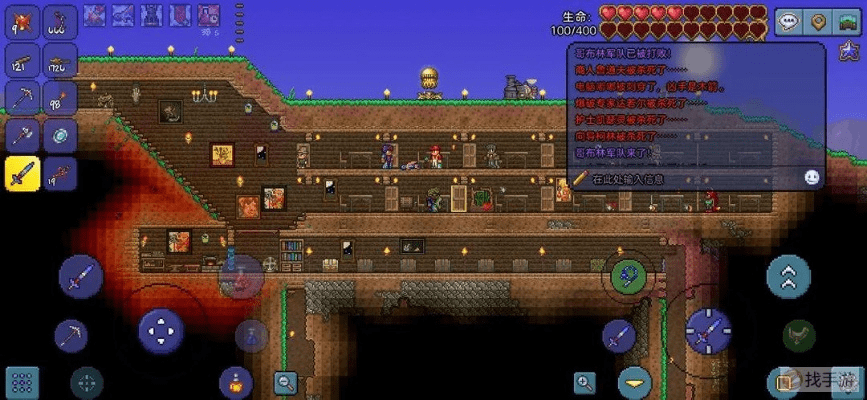
Task: Zoom out with the magnifier minus button
Action: tap(287, 381)
